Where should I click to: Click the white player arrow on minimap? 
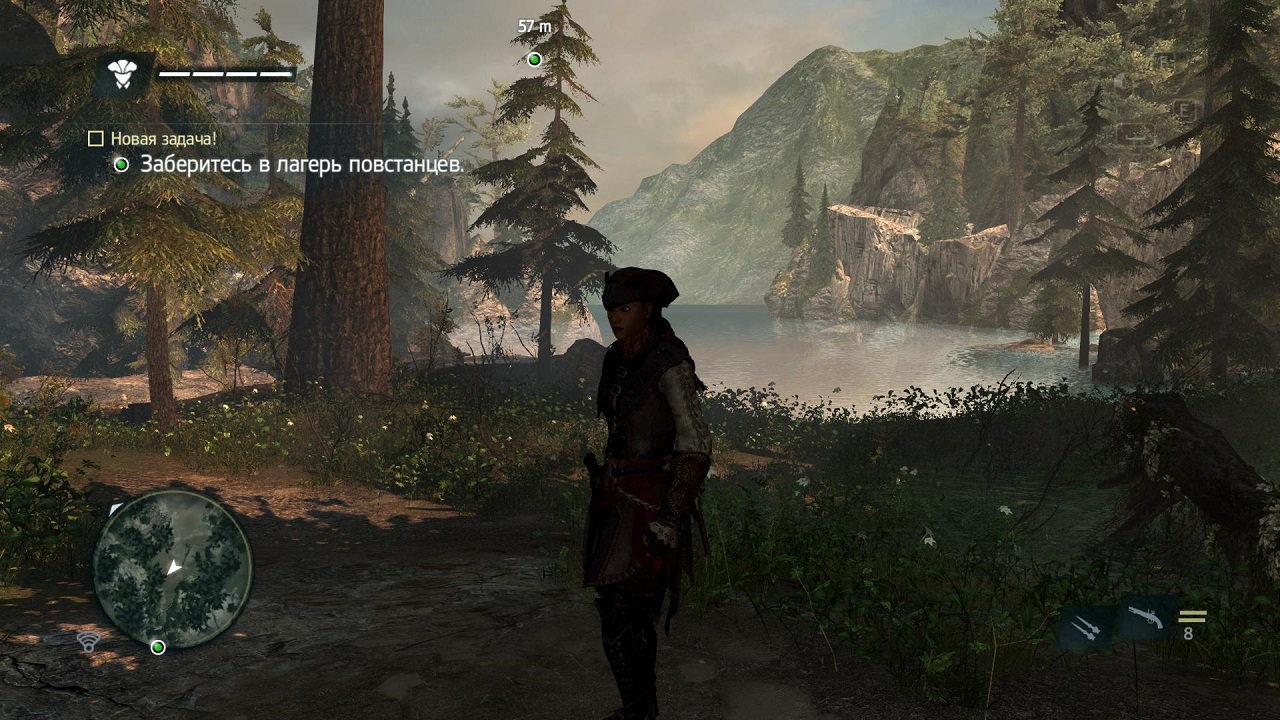[x=175, y=568]
